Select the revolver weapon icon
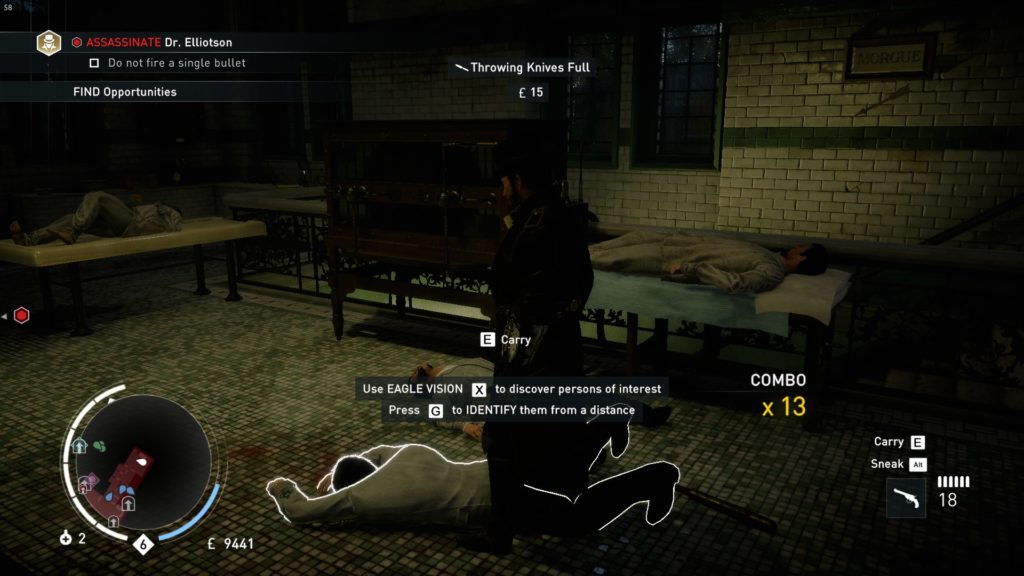The image size is (1024, 576). coord(905,497)
